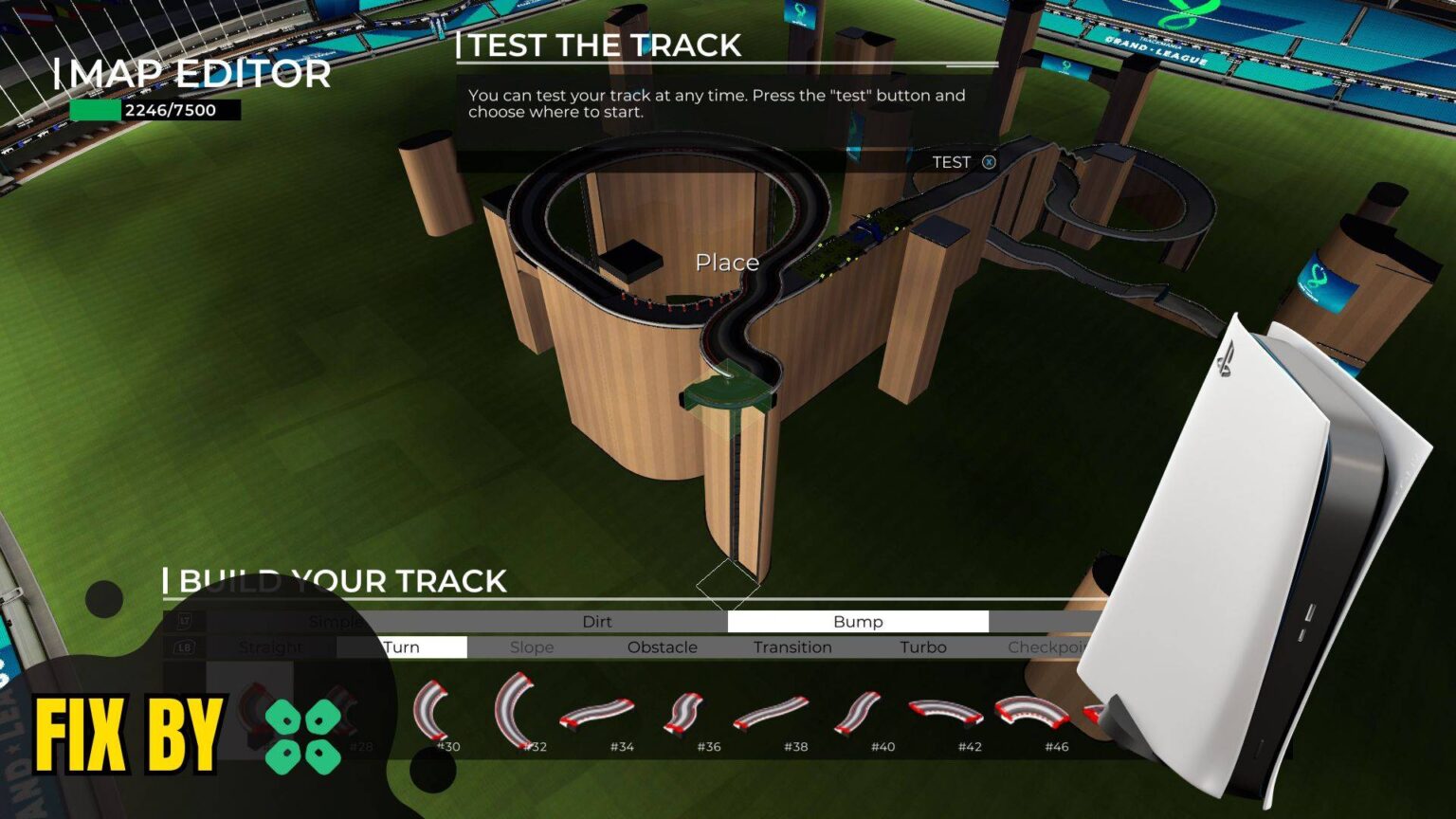Image resolution: width=1456 pixels, height=819 pixels.
Task: Switch to the Dirt surface tab
Action: (596, 622)
